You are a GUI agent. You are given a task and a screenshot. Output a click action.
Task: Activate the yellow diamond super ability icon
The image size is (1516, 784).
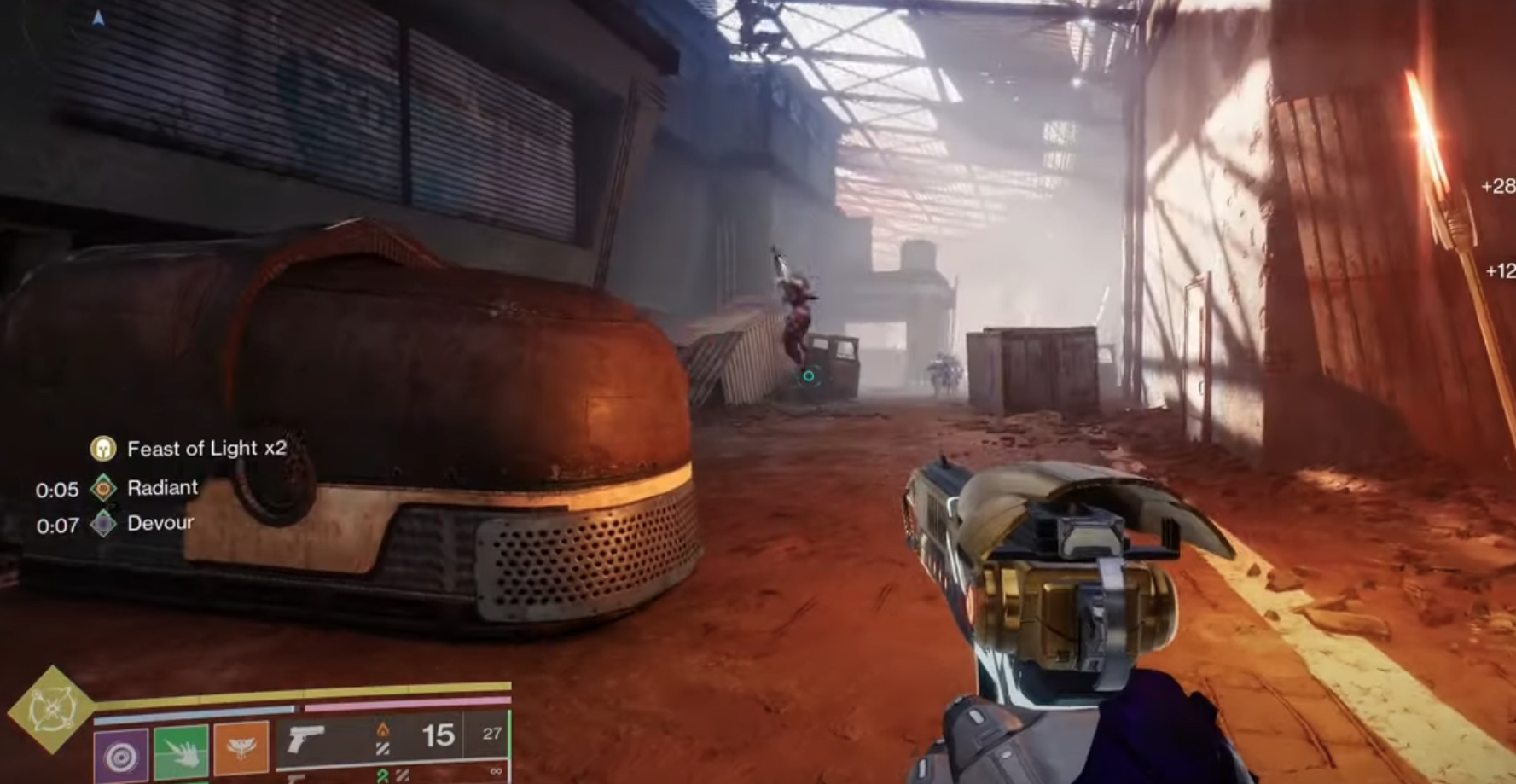coord(50,710)
